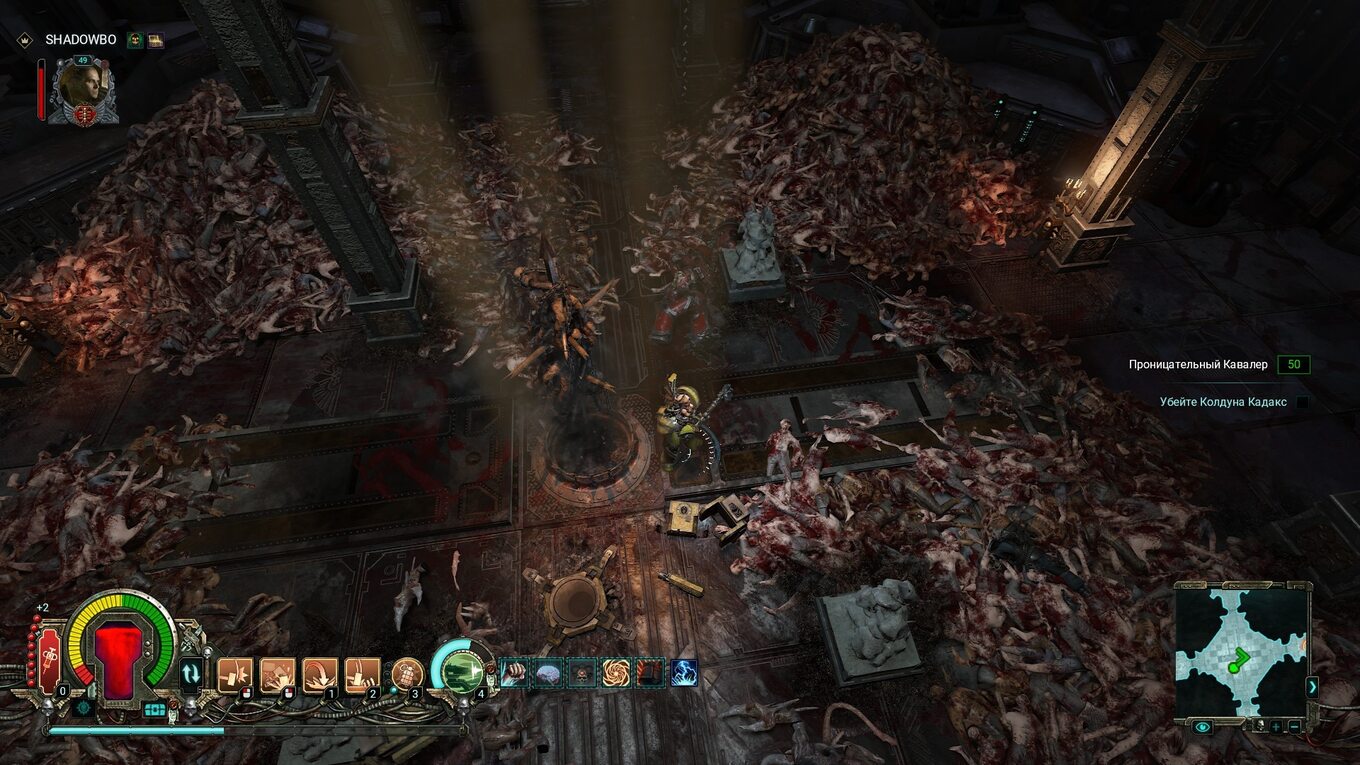The width and height of the screenshot is (1360, 765).
Task: Activate the grenade ability in slot 3
Action: 406,674
